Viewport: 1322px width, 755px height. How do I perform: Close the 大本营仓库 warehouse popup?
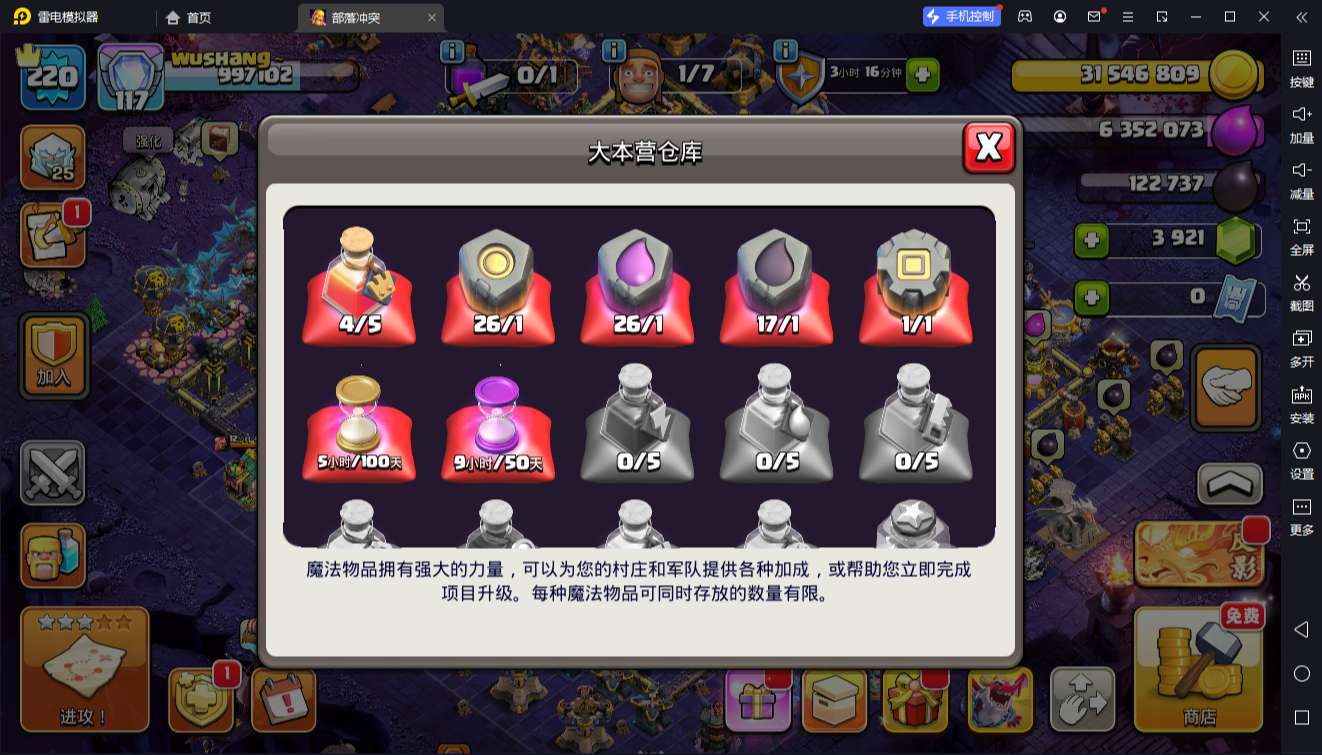(988, 145)
